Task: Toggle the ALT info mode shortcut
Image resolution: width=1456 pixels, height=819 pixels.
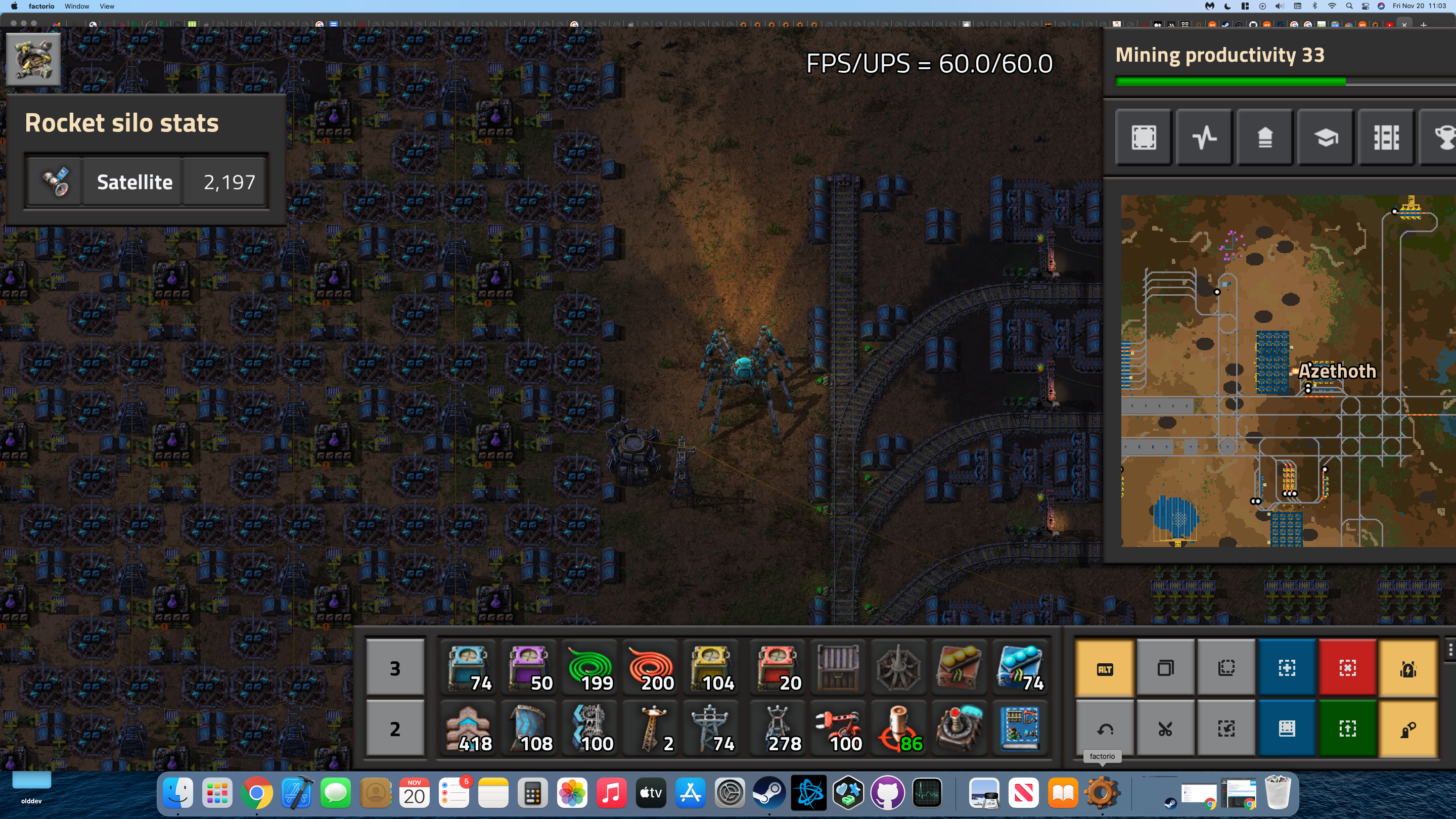Action: pos(1105,669)
